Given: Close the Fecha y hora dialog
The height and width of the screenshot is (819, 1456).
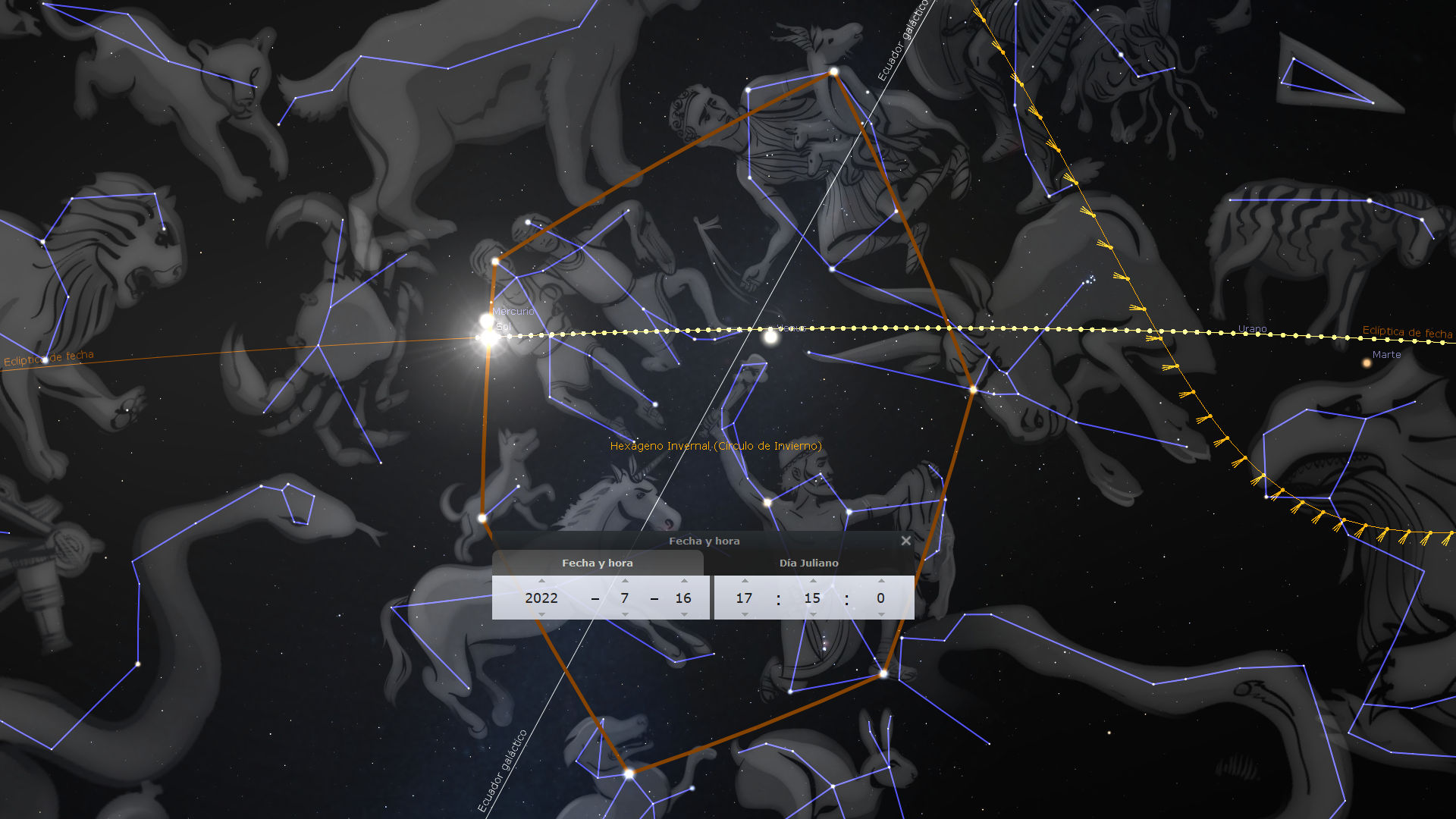Looking at the screenshot, I should [905, 541].
